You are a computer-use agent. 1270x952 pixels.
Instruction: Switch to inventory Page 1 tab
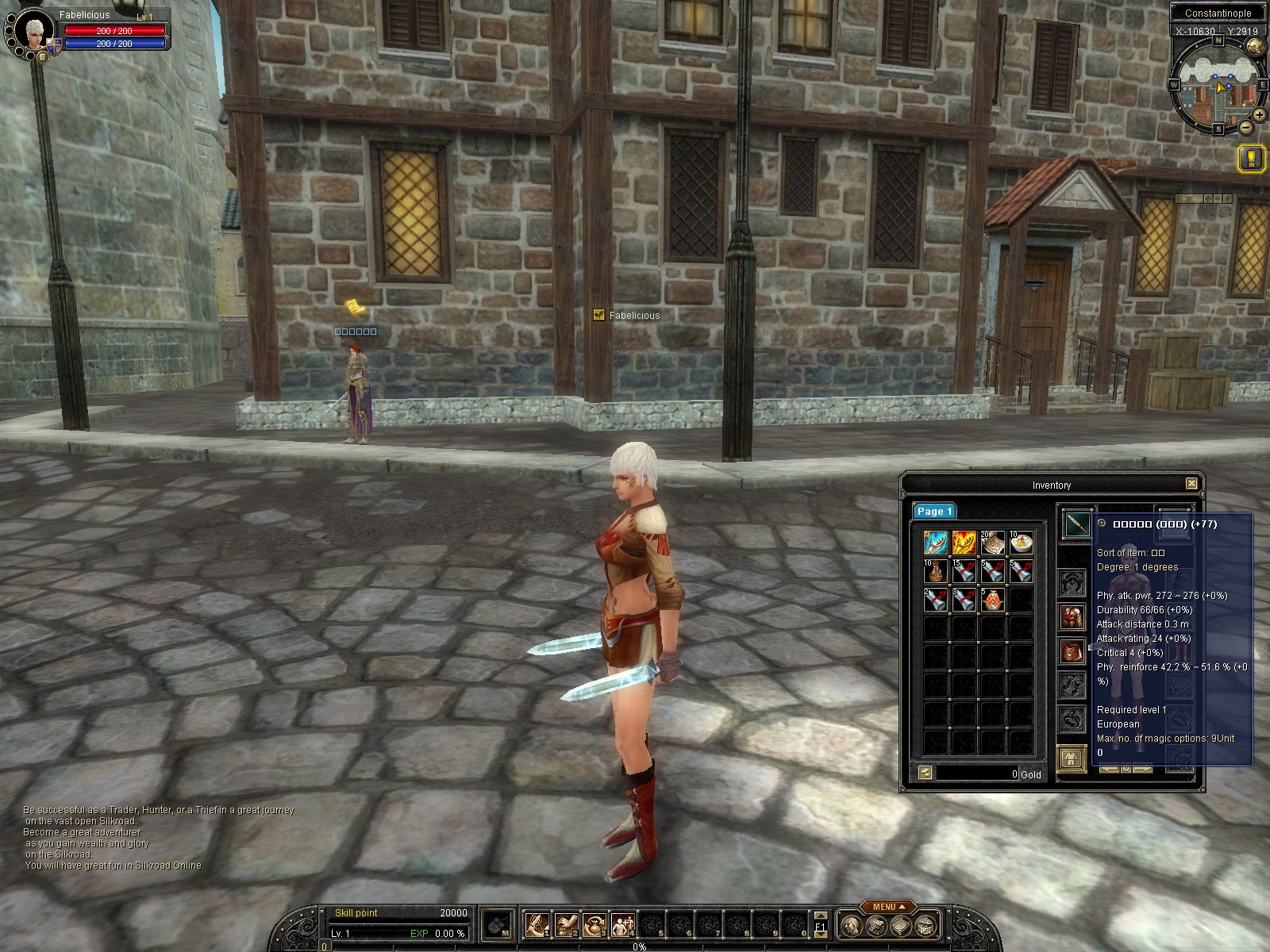[934, 512]
